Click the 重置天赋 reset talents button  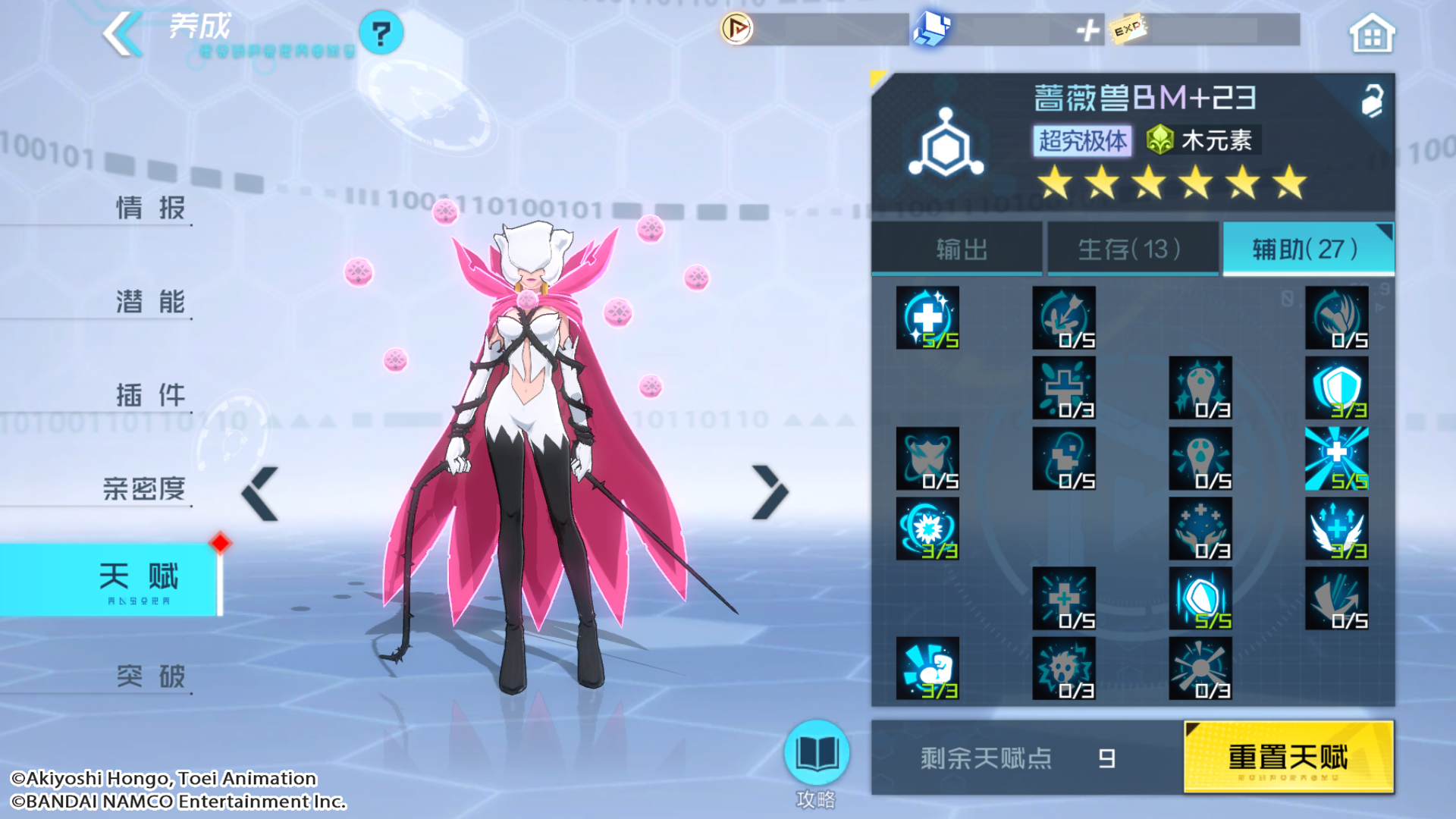pyautogui.click(x=1288, y=757)
